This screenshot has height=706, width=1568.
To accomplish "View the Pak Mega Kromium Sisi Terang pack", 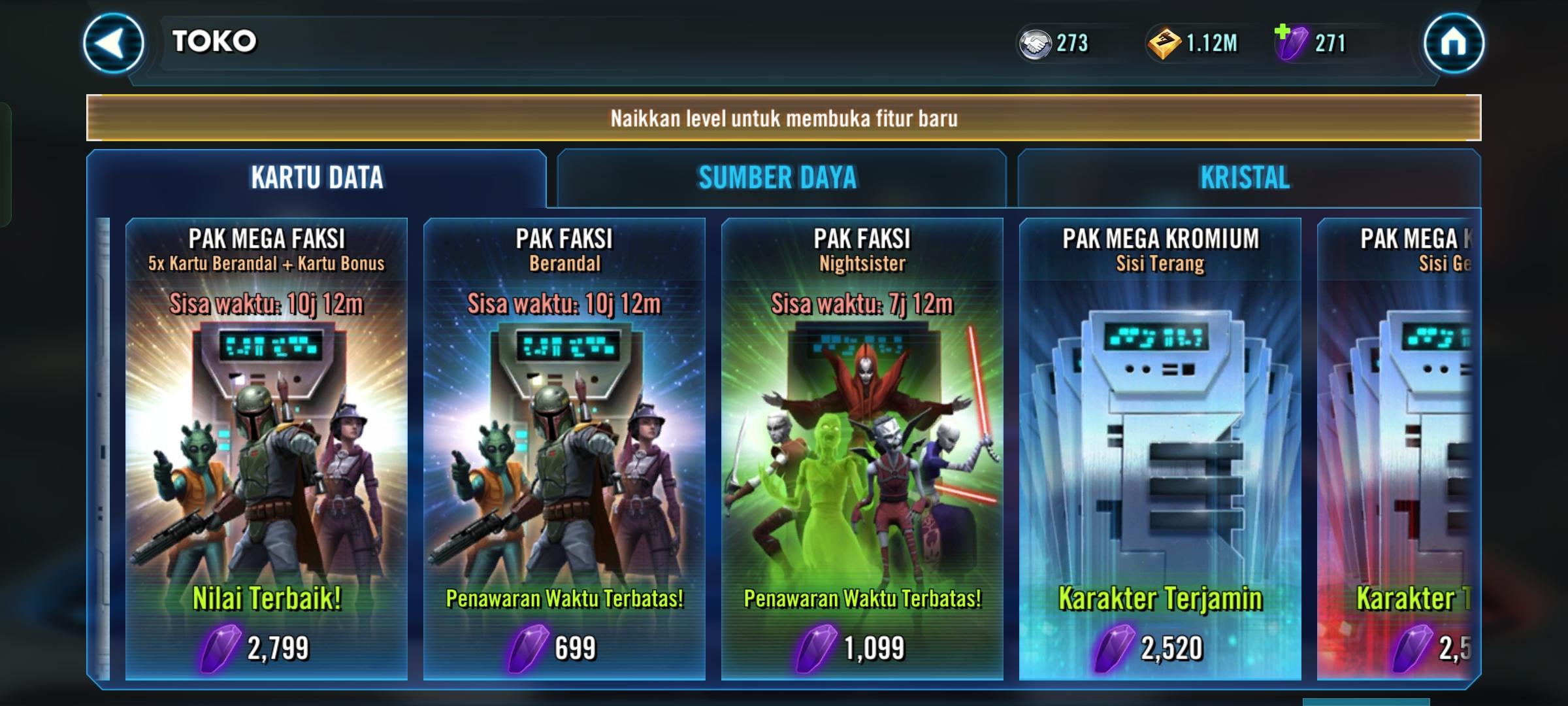I will pos(1160,448).
